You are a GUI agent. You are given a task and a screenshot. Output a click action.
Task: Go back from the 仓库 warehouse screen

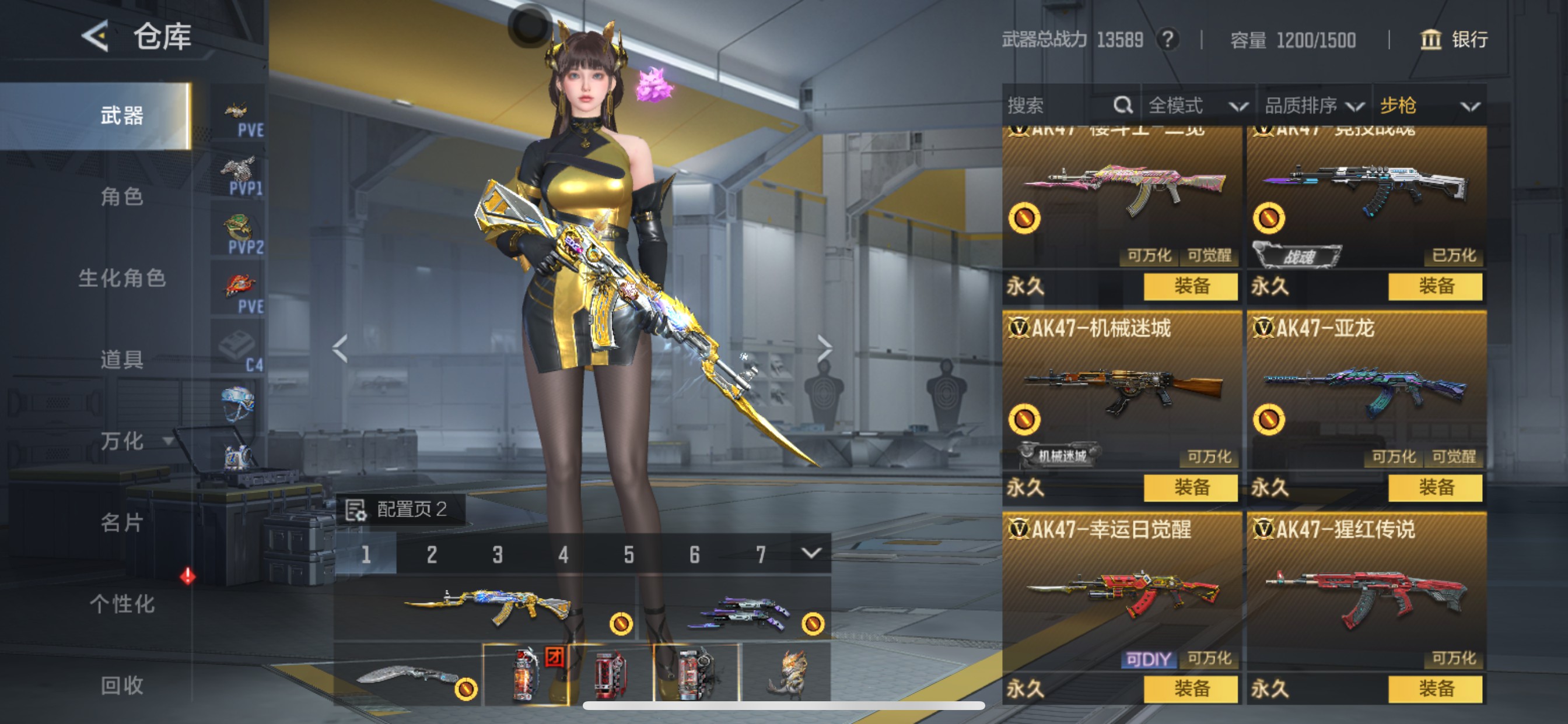pyautogui.click(x=96, y=37)
